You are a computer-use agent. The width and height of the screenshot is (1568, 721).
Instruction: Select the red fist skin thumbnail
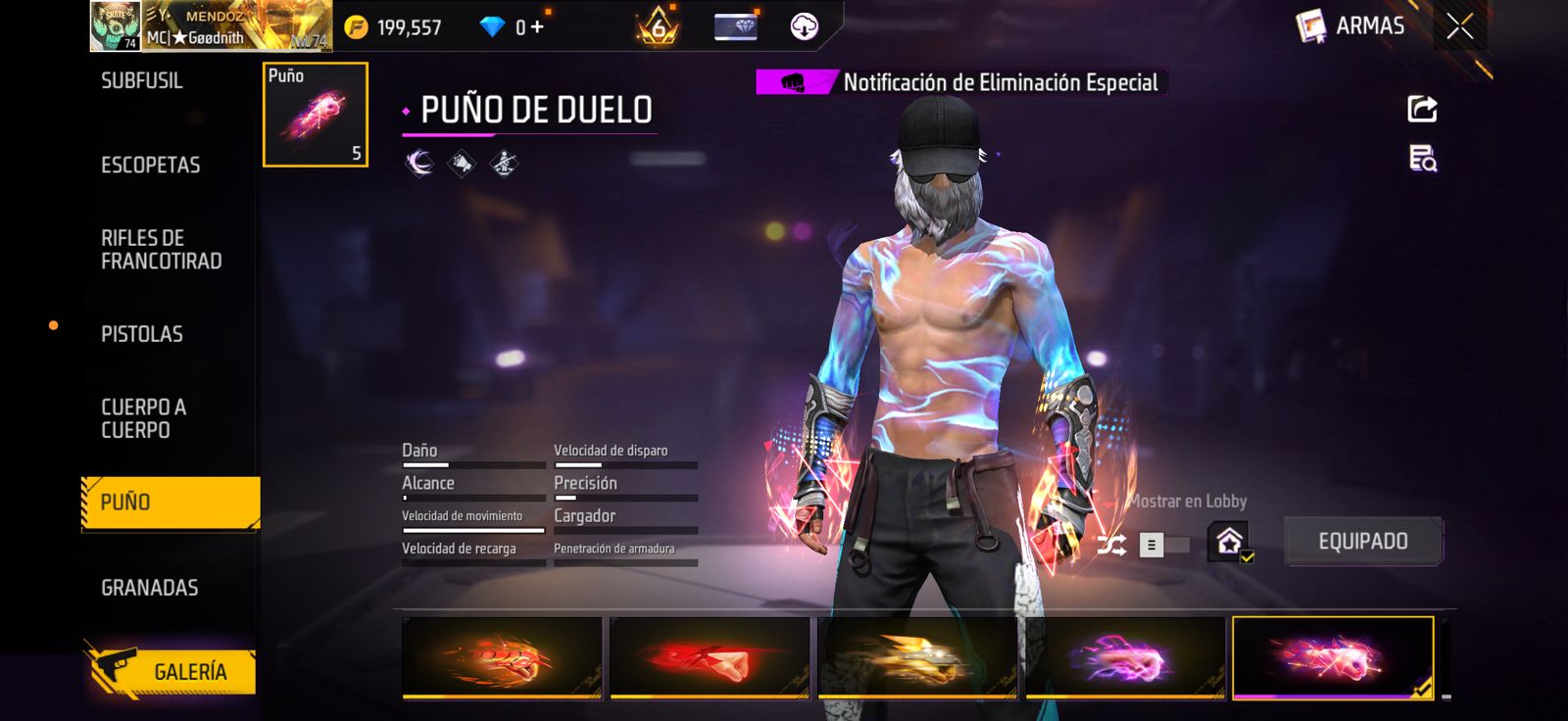(x=710, y=657)
